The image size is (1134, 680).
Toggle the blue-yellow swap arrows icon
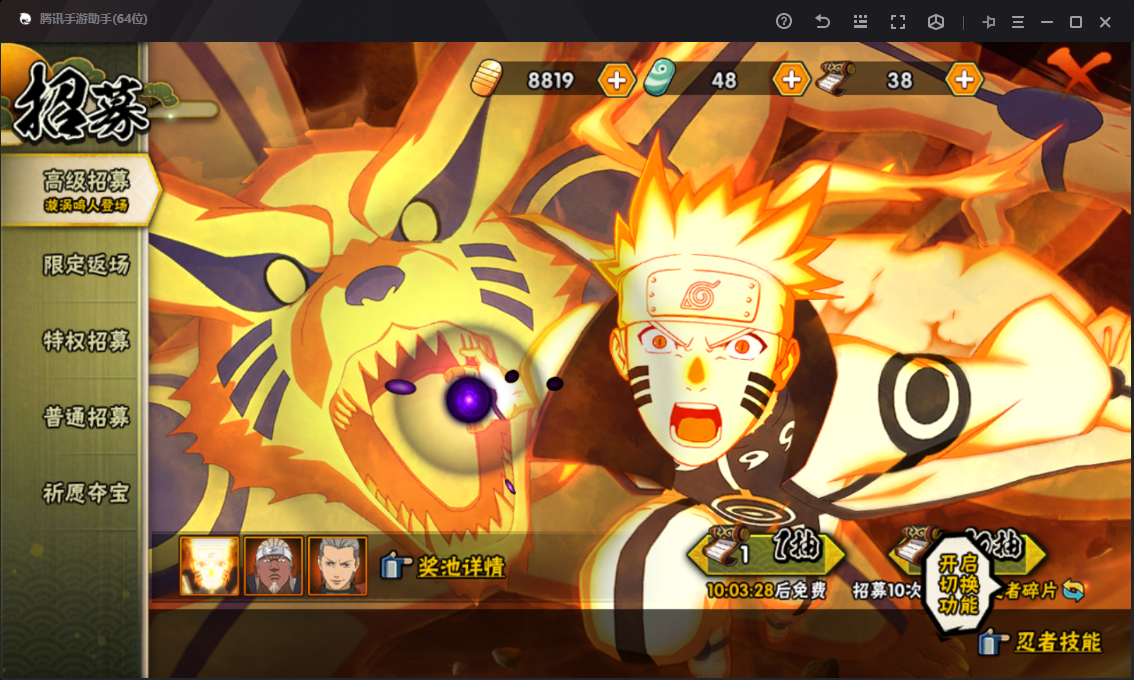(1073, 590)
